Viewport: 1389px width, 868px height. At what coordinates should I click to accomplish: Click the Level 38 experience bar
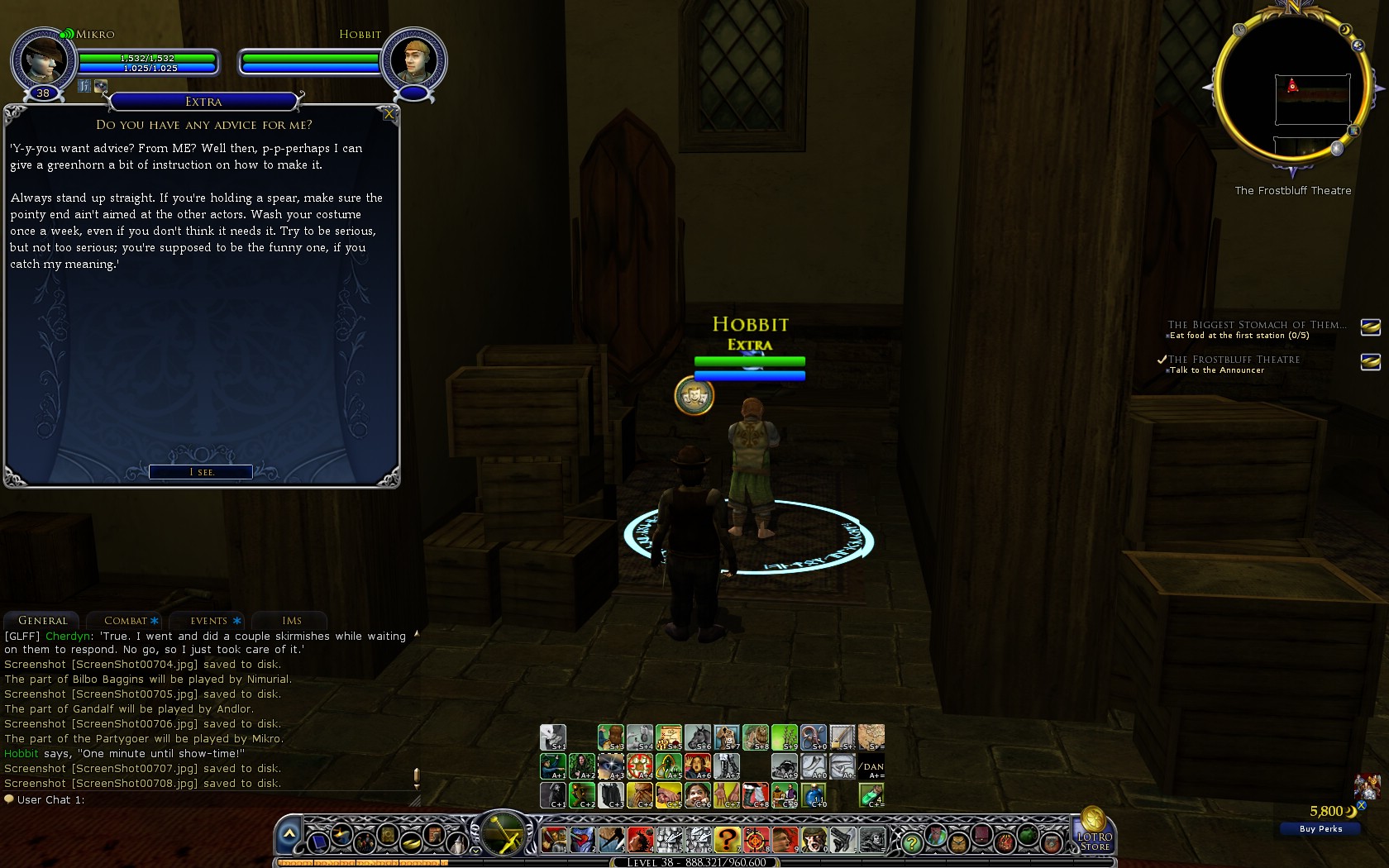(694, 862)
